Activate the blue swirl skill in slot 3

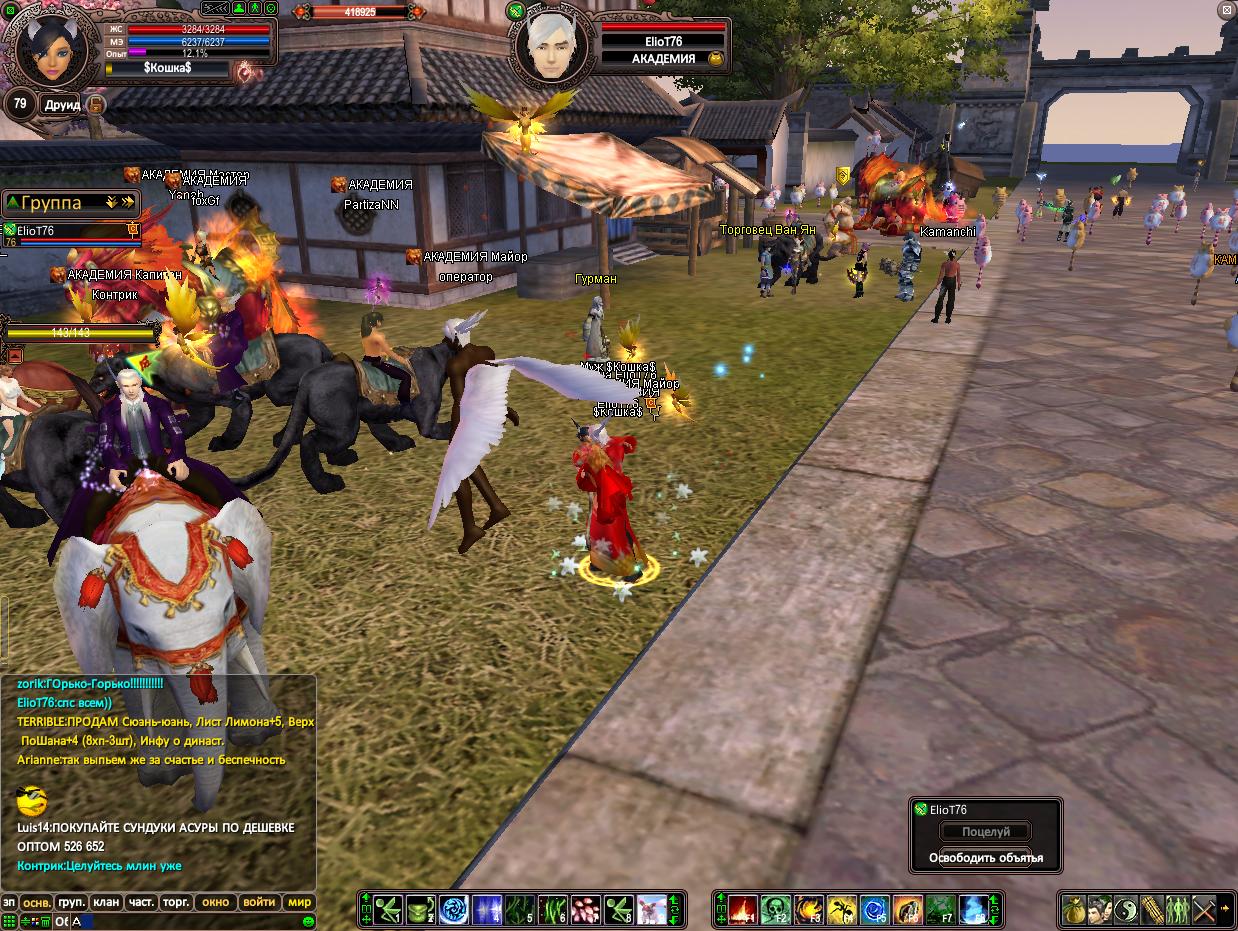click(x=455, y=909)
